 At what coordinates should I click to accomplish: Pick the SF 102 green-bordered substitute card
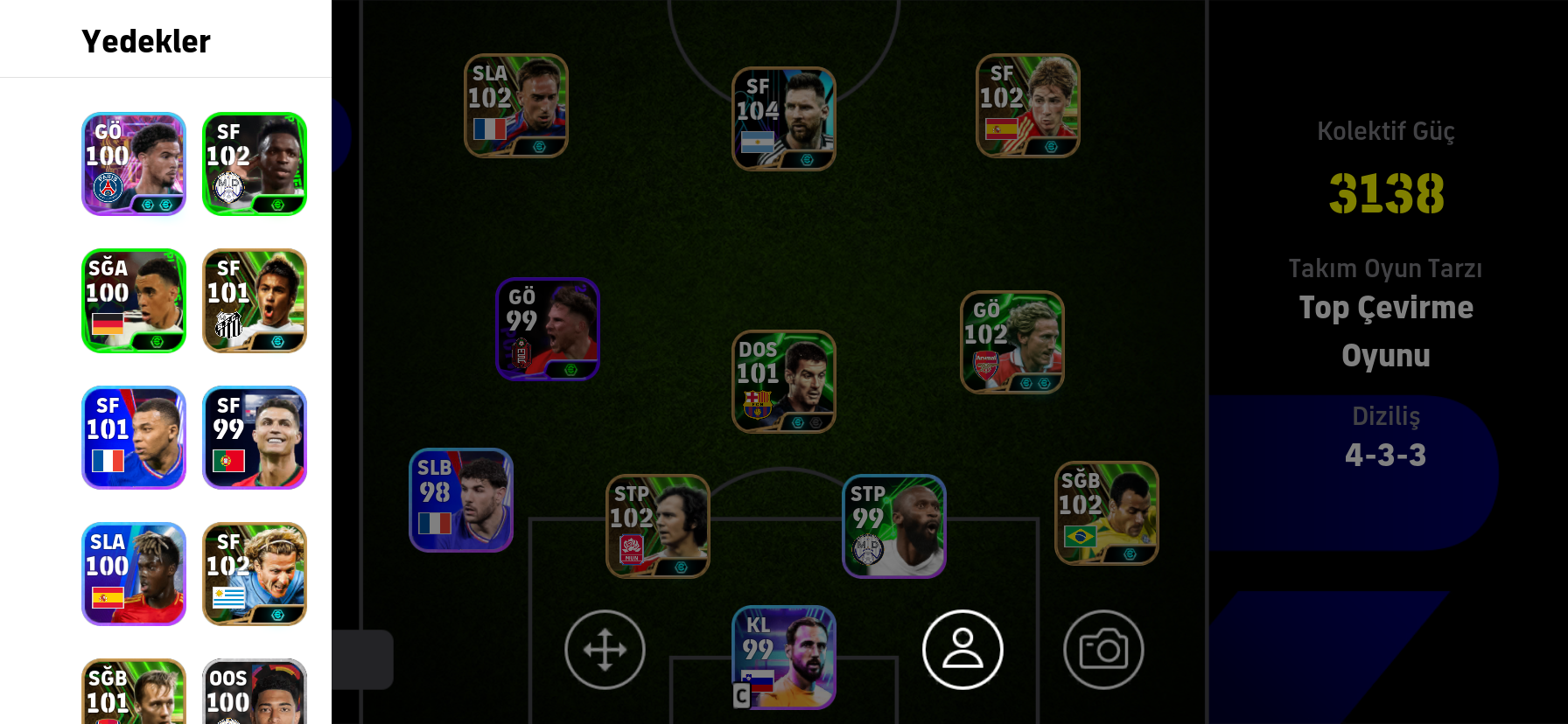[x=255, y=164]
